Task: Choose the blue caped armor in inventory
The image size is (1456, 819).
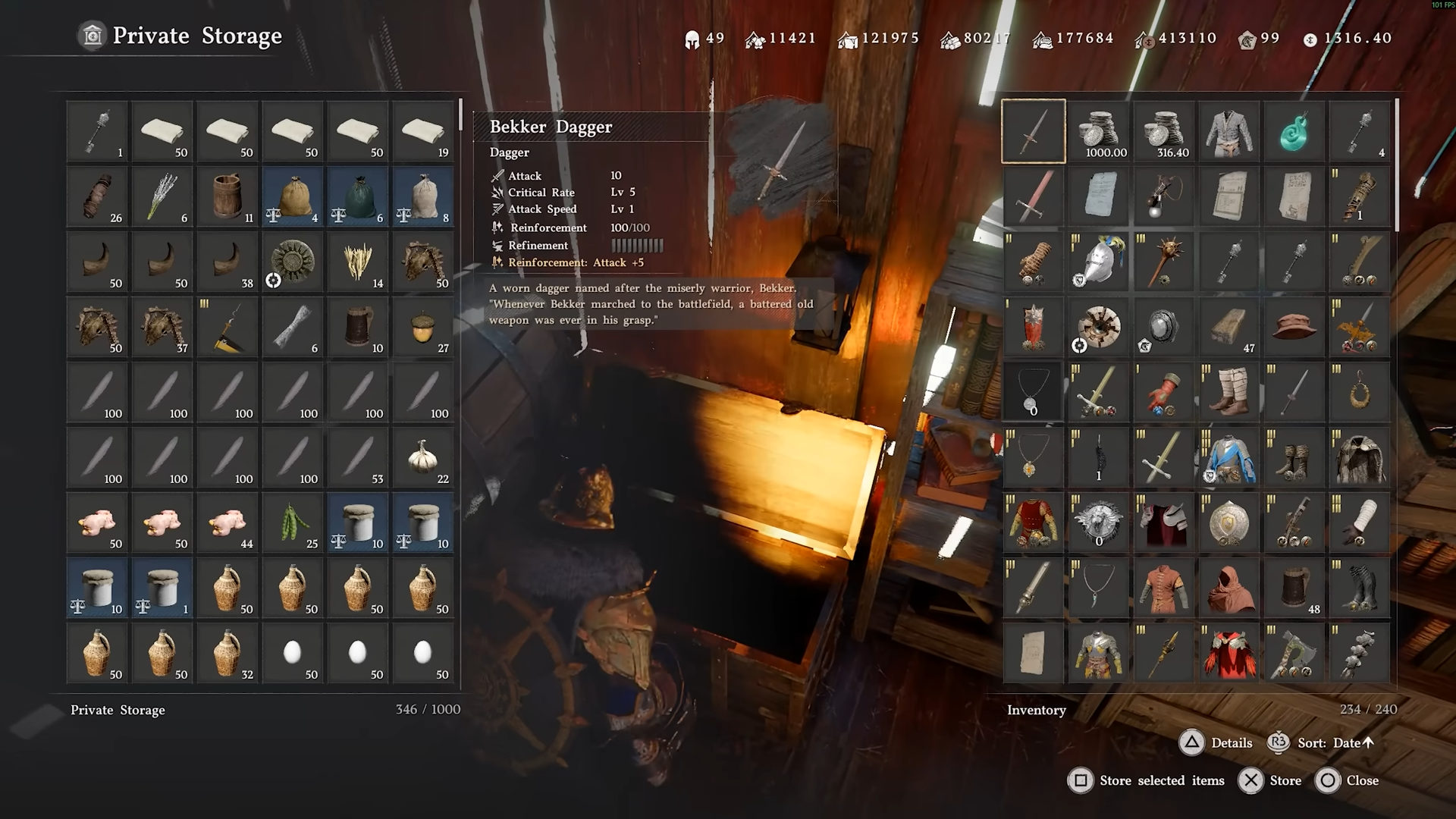Action: [x=1228, y=457]
